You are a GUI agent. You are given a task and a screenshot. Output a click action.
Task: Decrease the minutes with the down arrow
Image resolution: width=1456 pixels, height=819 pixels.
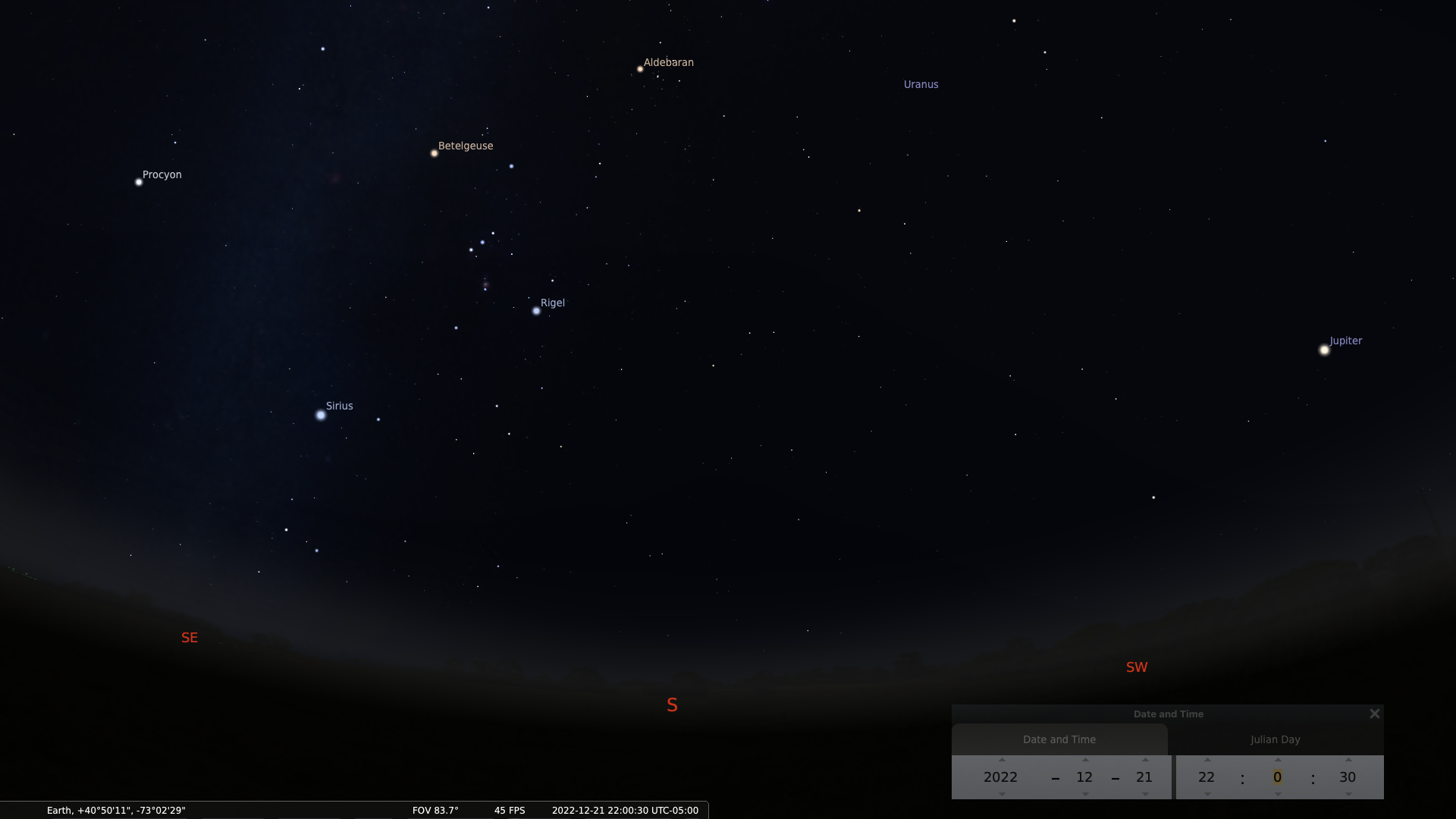point(1278,794)
